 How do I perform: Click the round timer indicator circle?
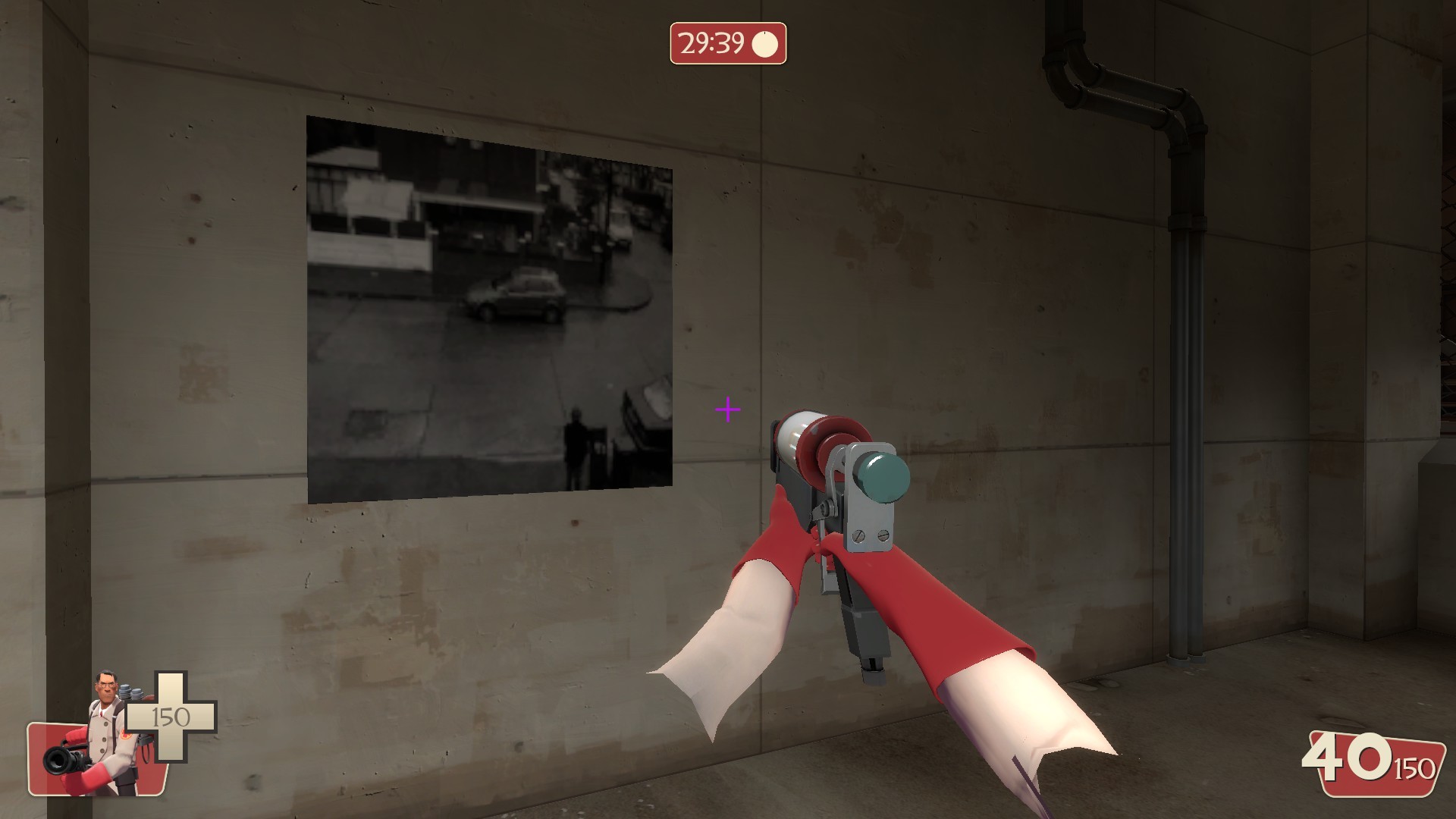pyautogui.click(x=766, y=45)
